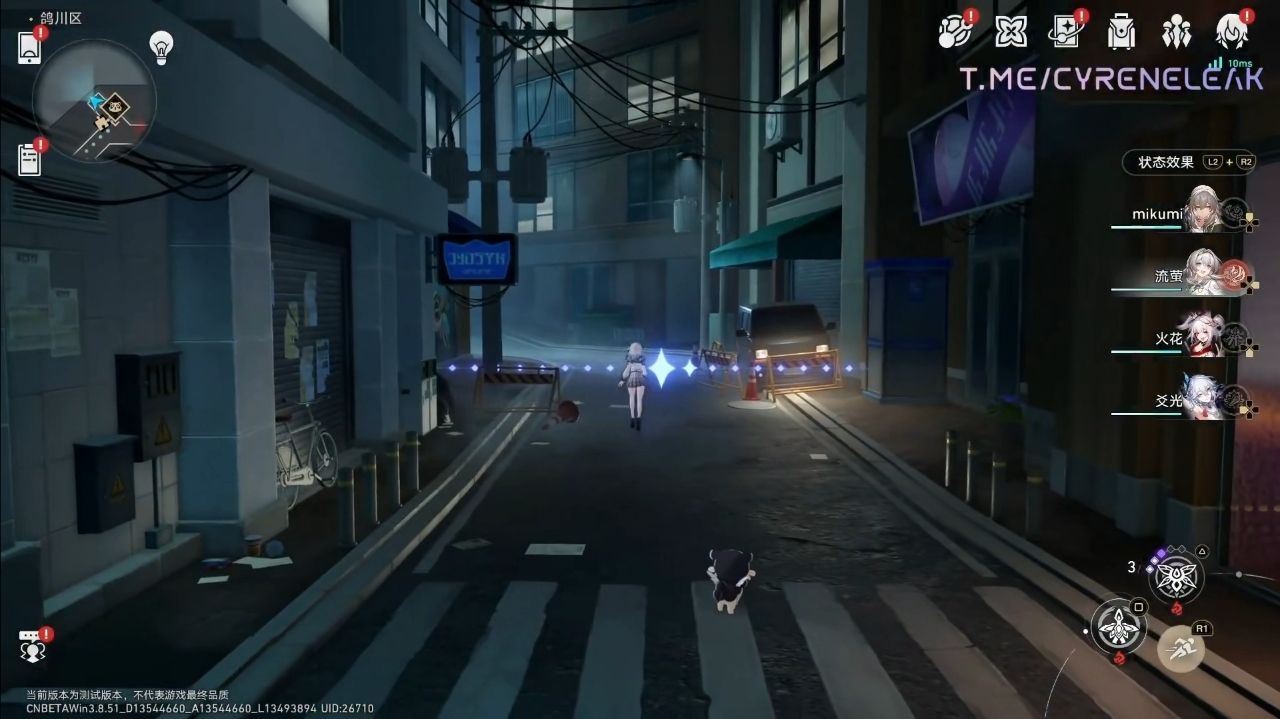Show the 状态效果 status effects panel
Image resolution: width=1280 pixels, height=719 pixels.
pos(1166,162)
